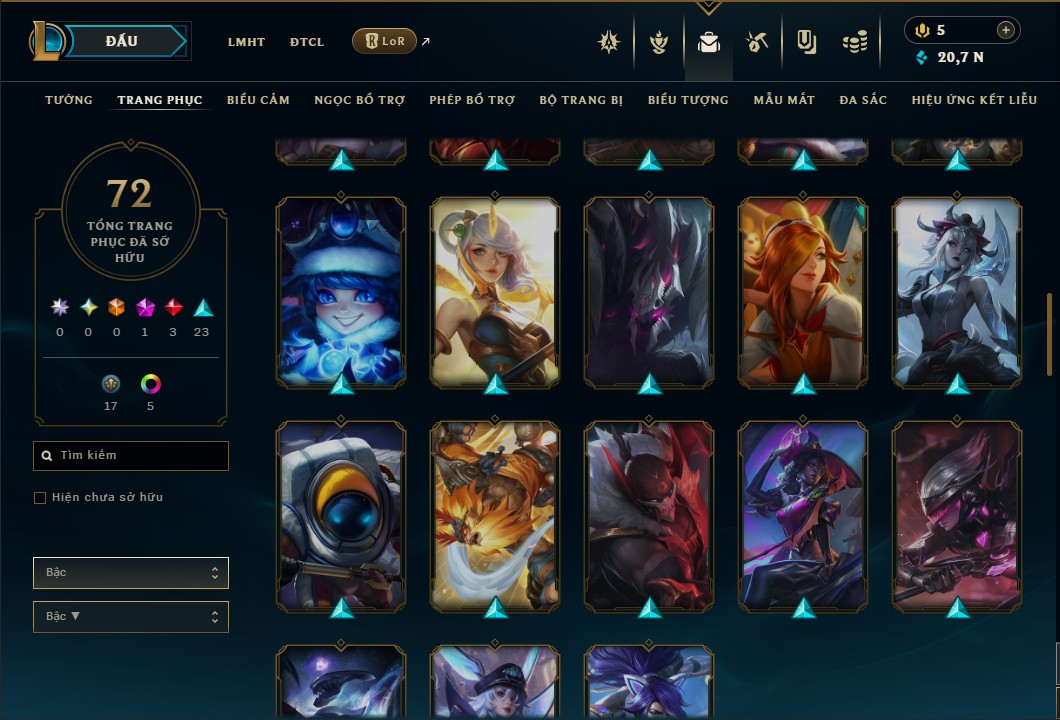The height and width of the screenshot is (720, 1060).
Task: Open the Bậc ▼ sort dropdown
Action: point(131,617)
